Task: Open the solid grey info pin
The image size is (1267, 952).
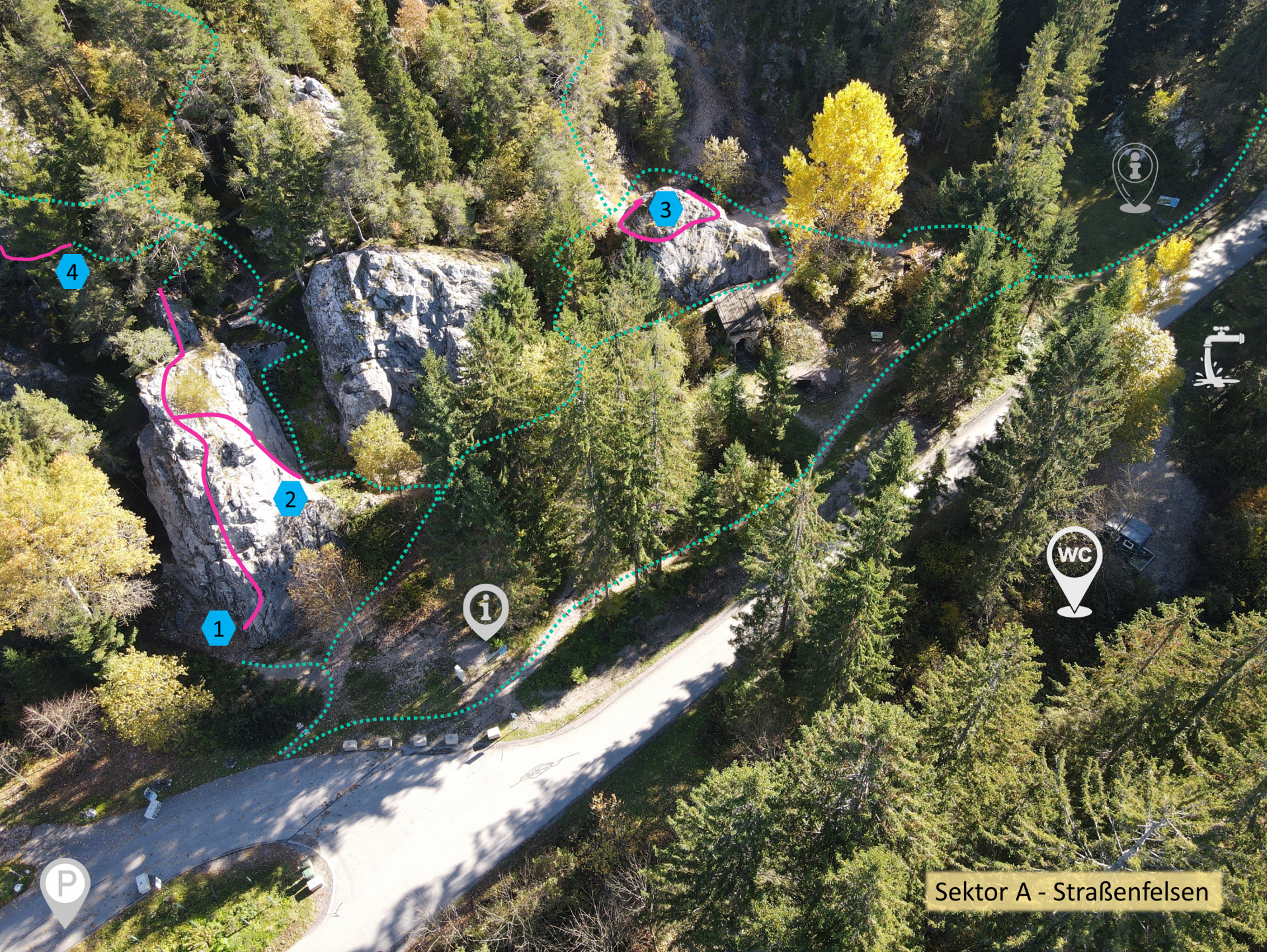Action: coord(486,610)
